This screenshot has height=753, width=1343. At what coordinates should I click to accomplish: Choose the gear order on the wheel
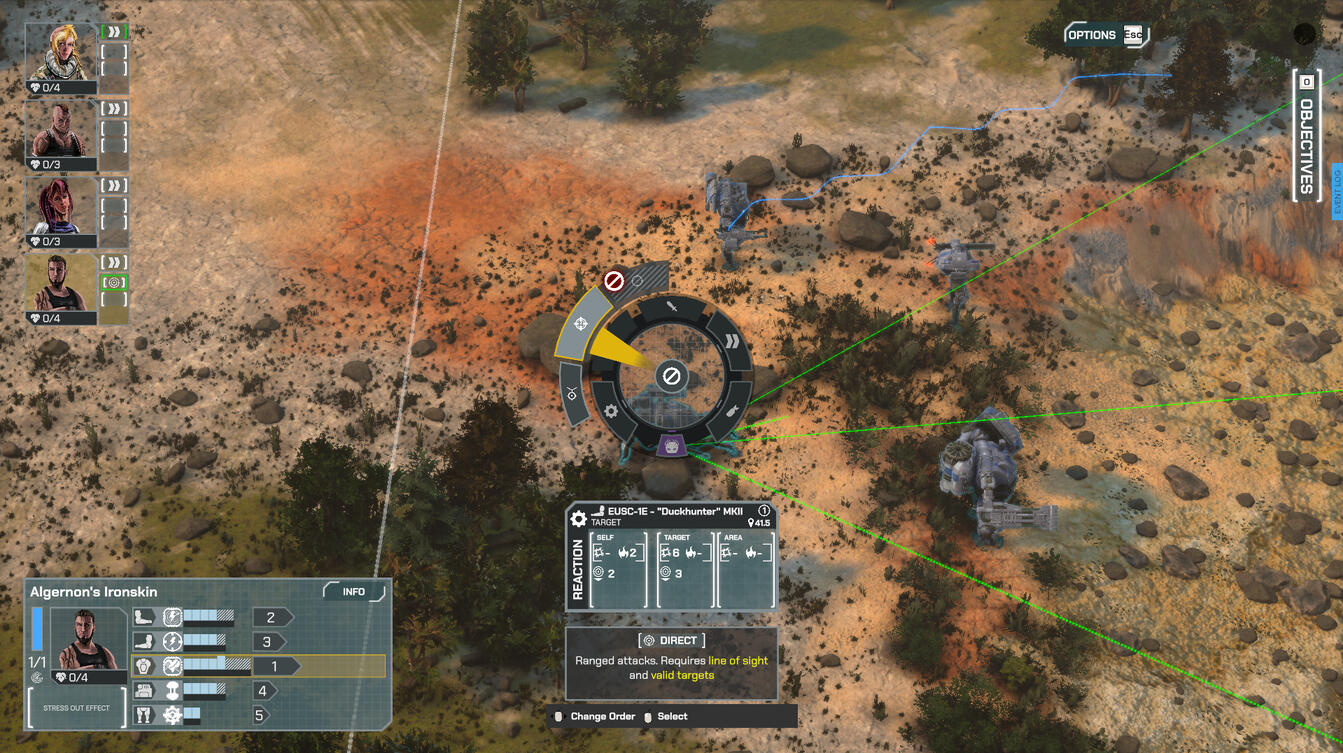click(611, 411)
